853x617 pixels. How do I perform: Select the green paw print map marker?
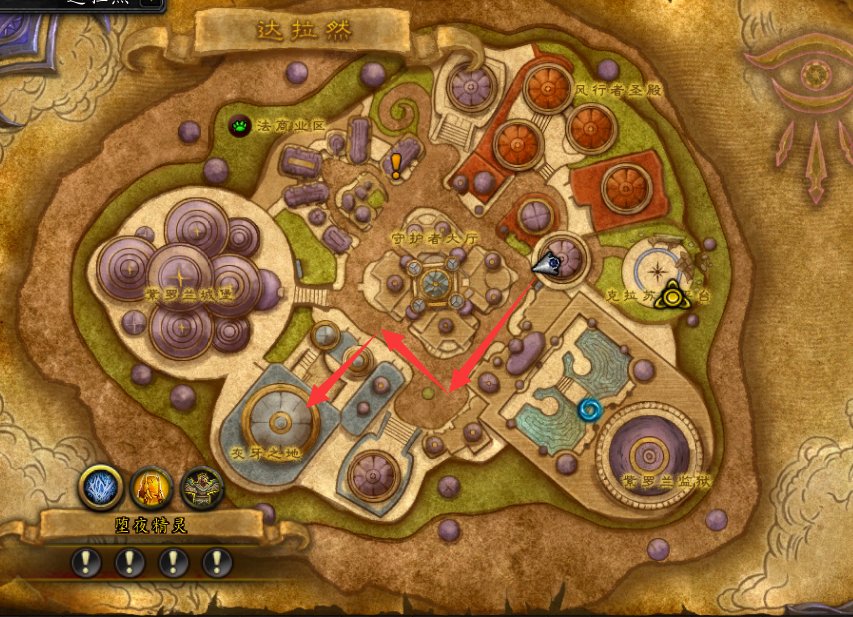240,126
